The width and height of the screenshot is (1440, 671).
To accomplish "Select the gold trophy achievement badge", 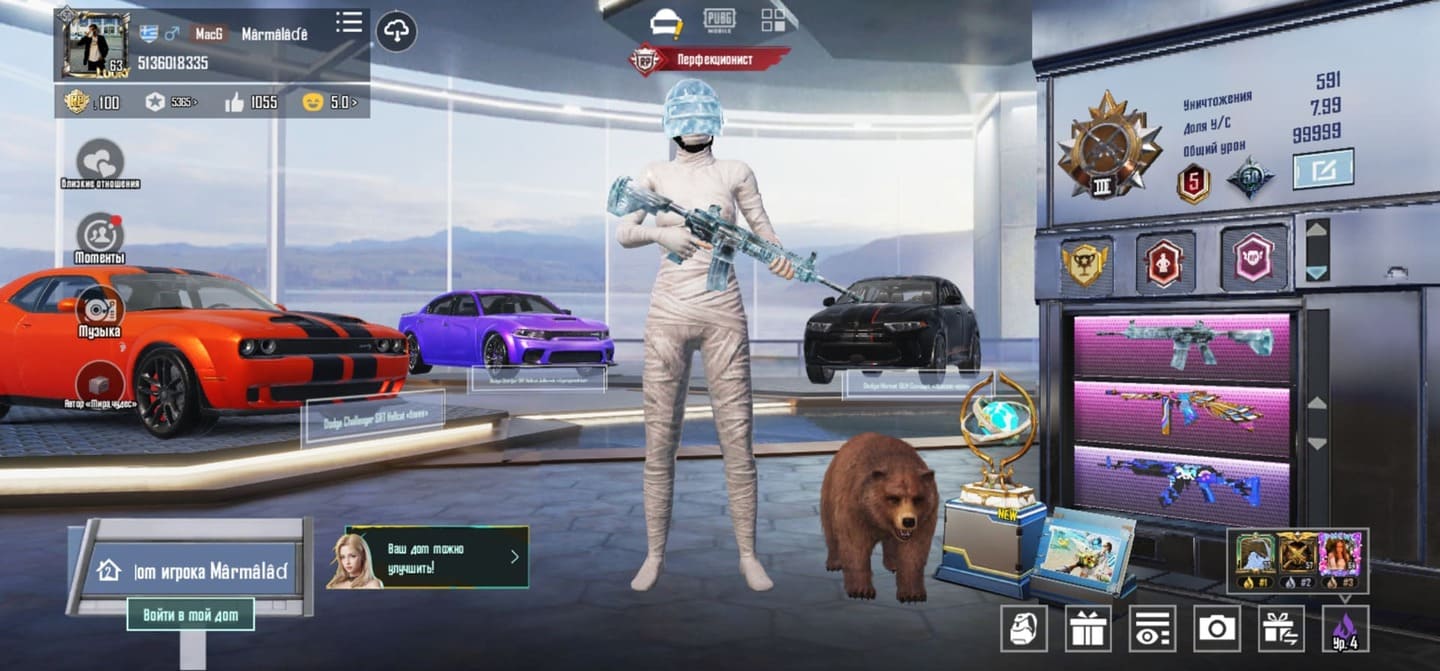I will tap(1085, 264).
